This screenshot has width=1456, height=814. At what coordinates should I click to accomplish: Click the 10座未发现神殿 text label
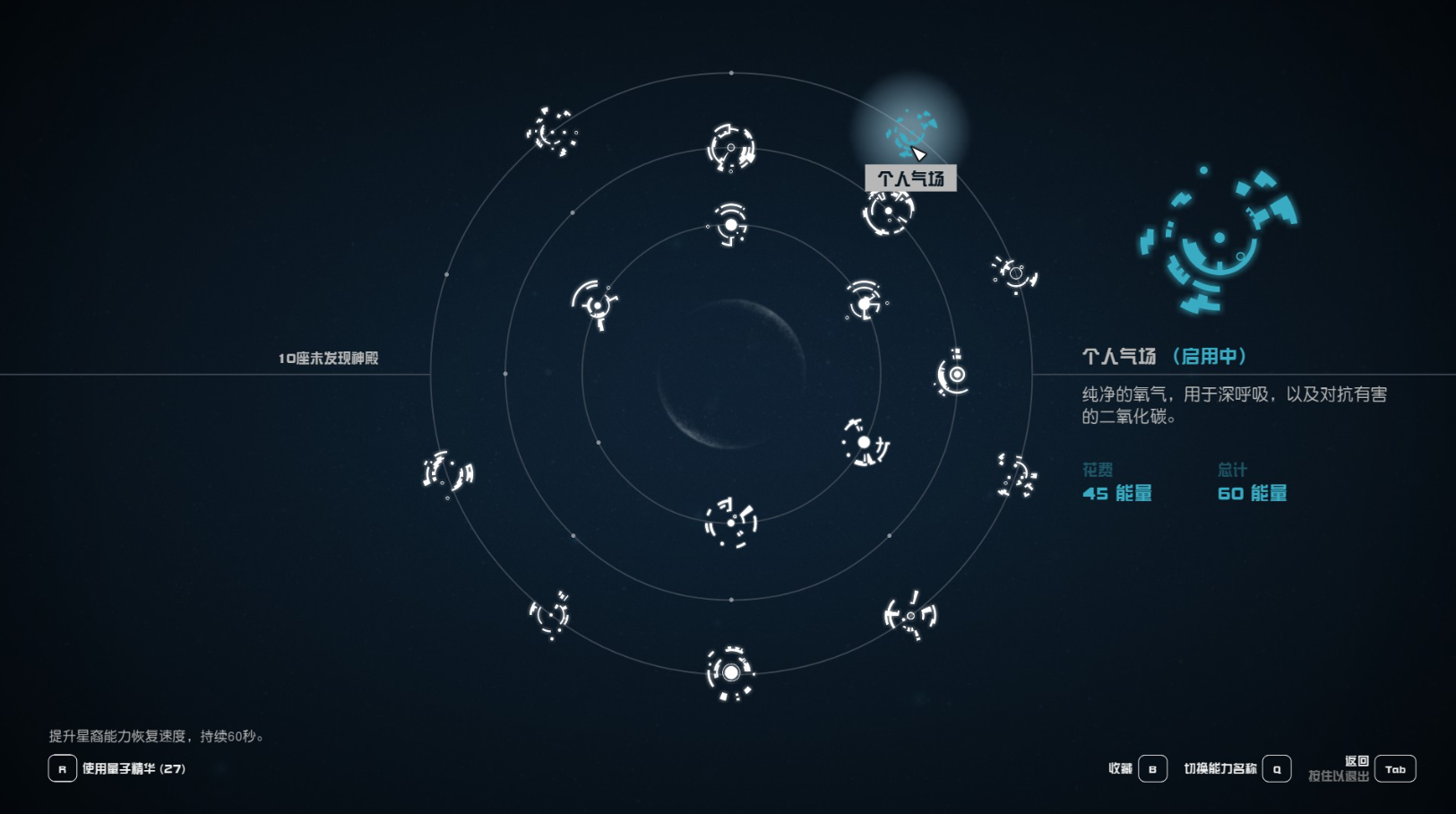(x=328, y=356)
